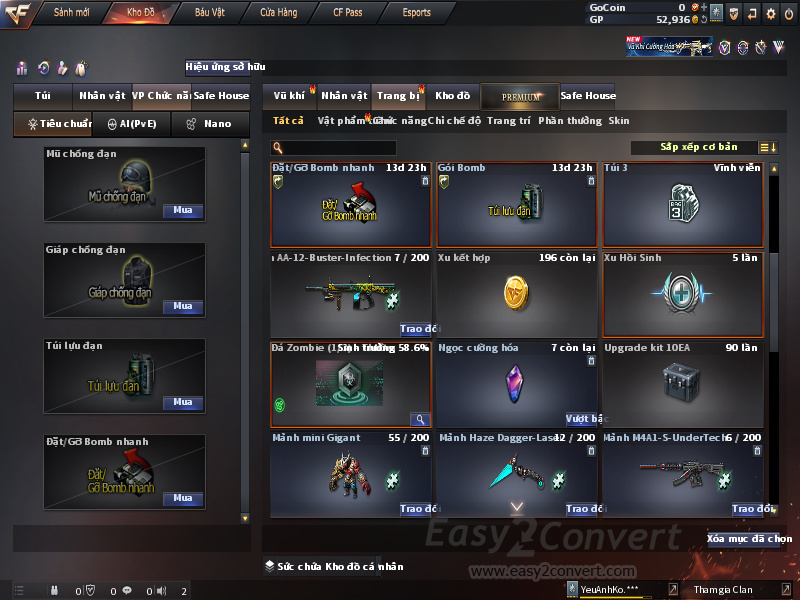Open the Cửa Hàng shop
The height and width of the screenshot is (600, 800).
point(278,13)
